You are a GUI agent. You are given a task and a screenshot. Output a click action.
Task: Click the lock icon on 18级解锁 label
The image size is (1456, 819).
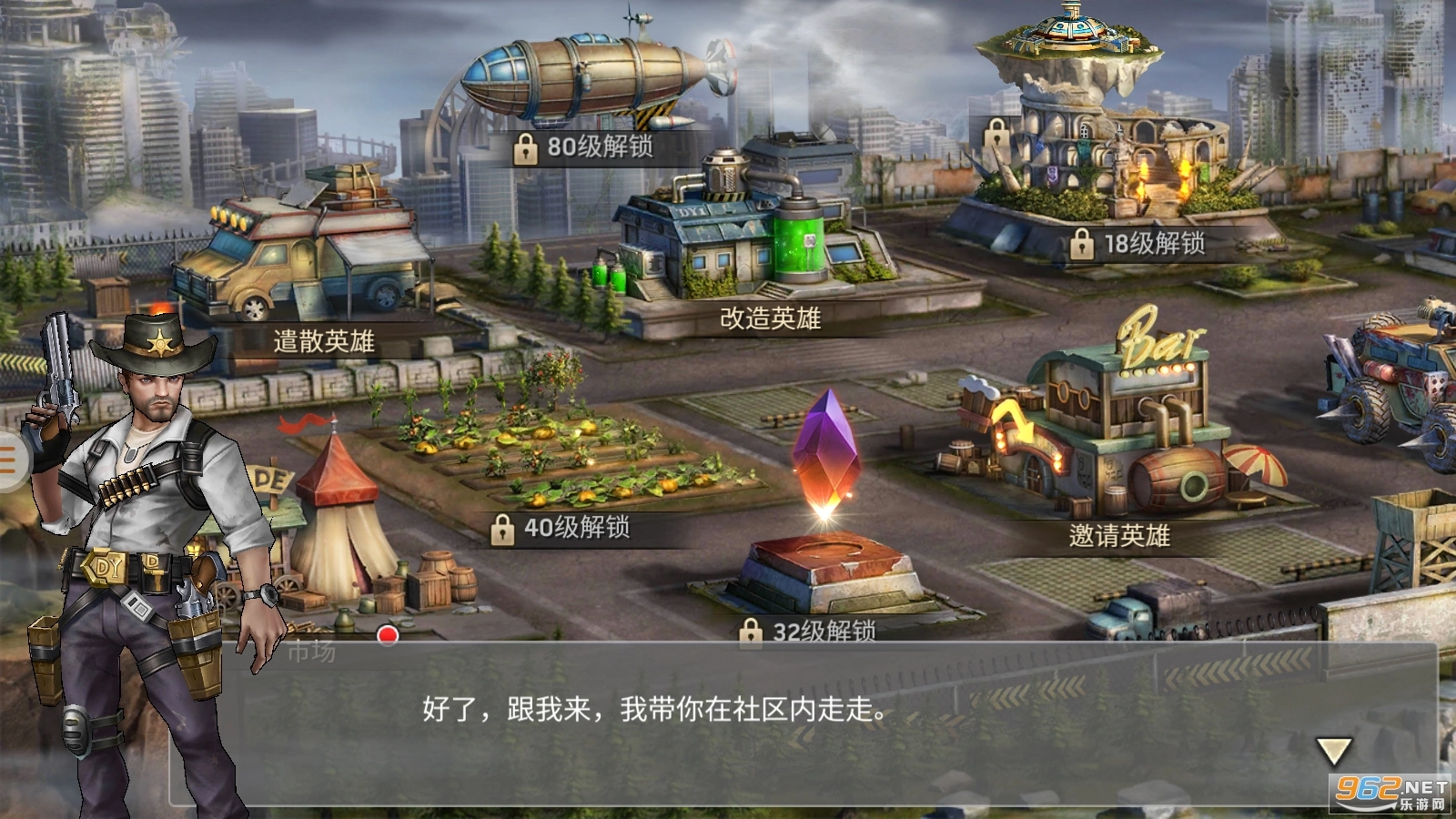pos(1082,243)
